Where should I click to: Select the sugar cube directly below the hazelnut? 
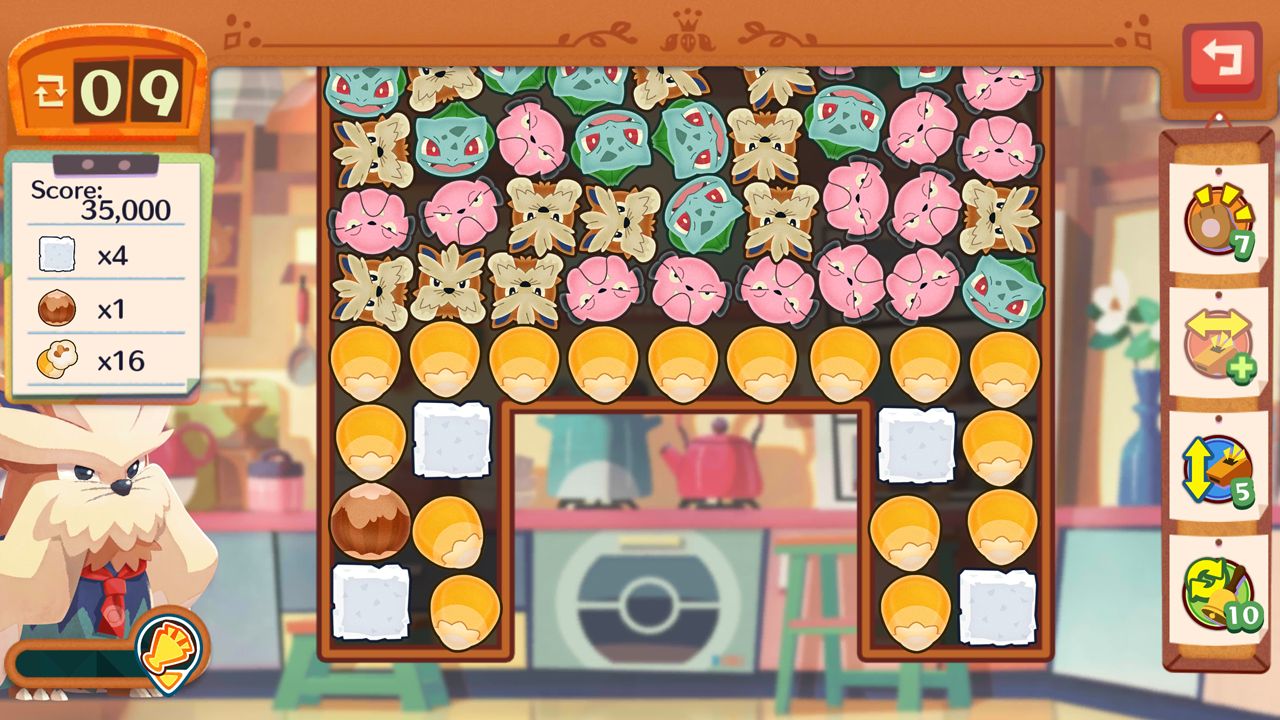point(370,601)
